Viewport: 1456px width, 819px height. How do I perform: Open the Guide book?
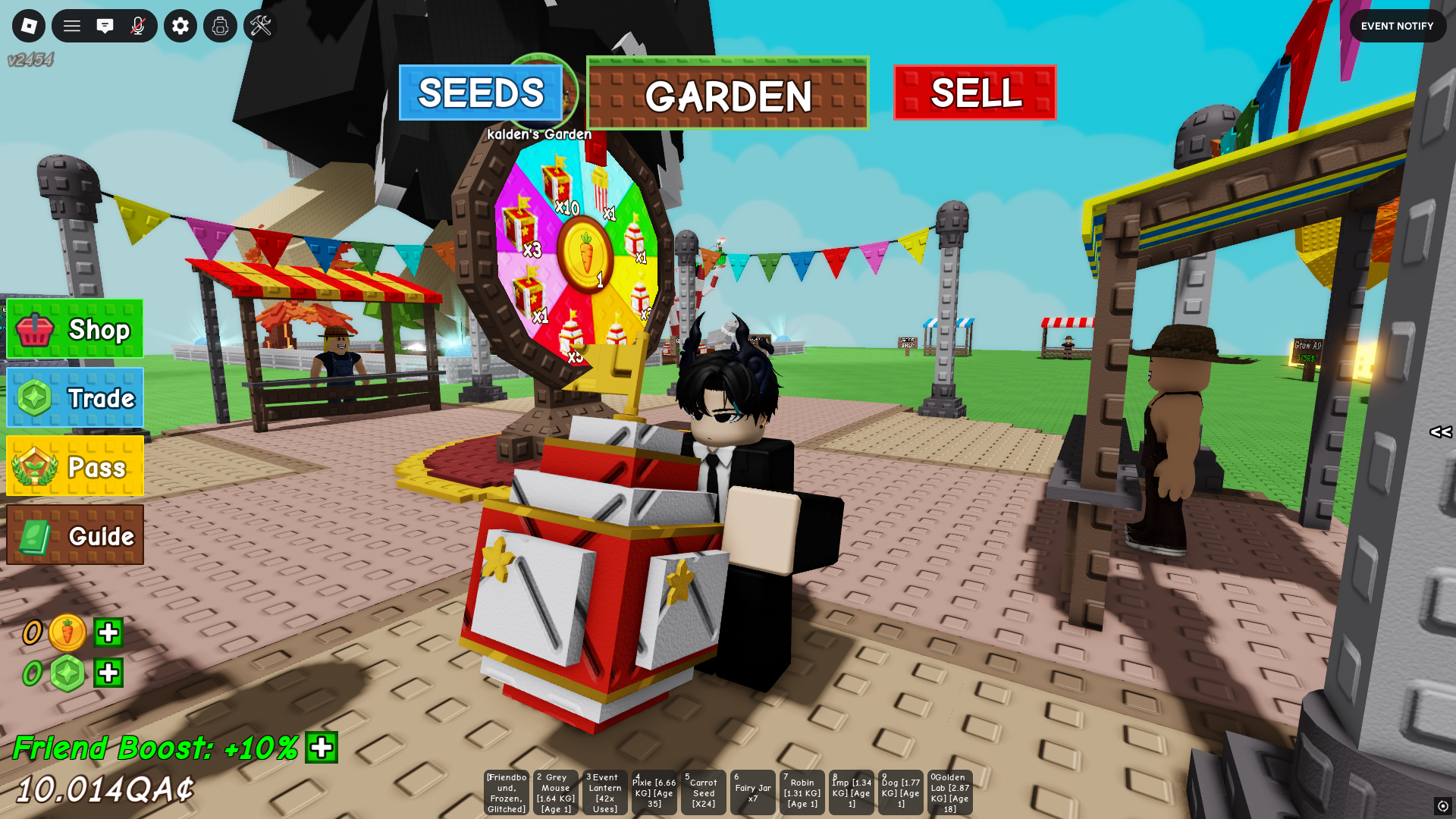[x=74, y=536]
